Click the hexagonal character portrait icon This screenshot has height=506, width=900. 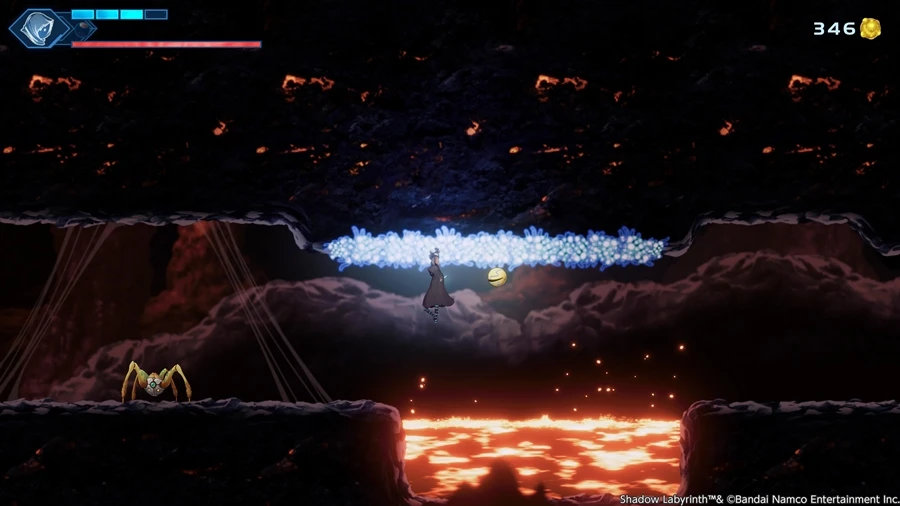pos(39,28)
